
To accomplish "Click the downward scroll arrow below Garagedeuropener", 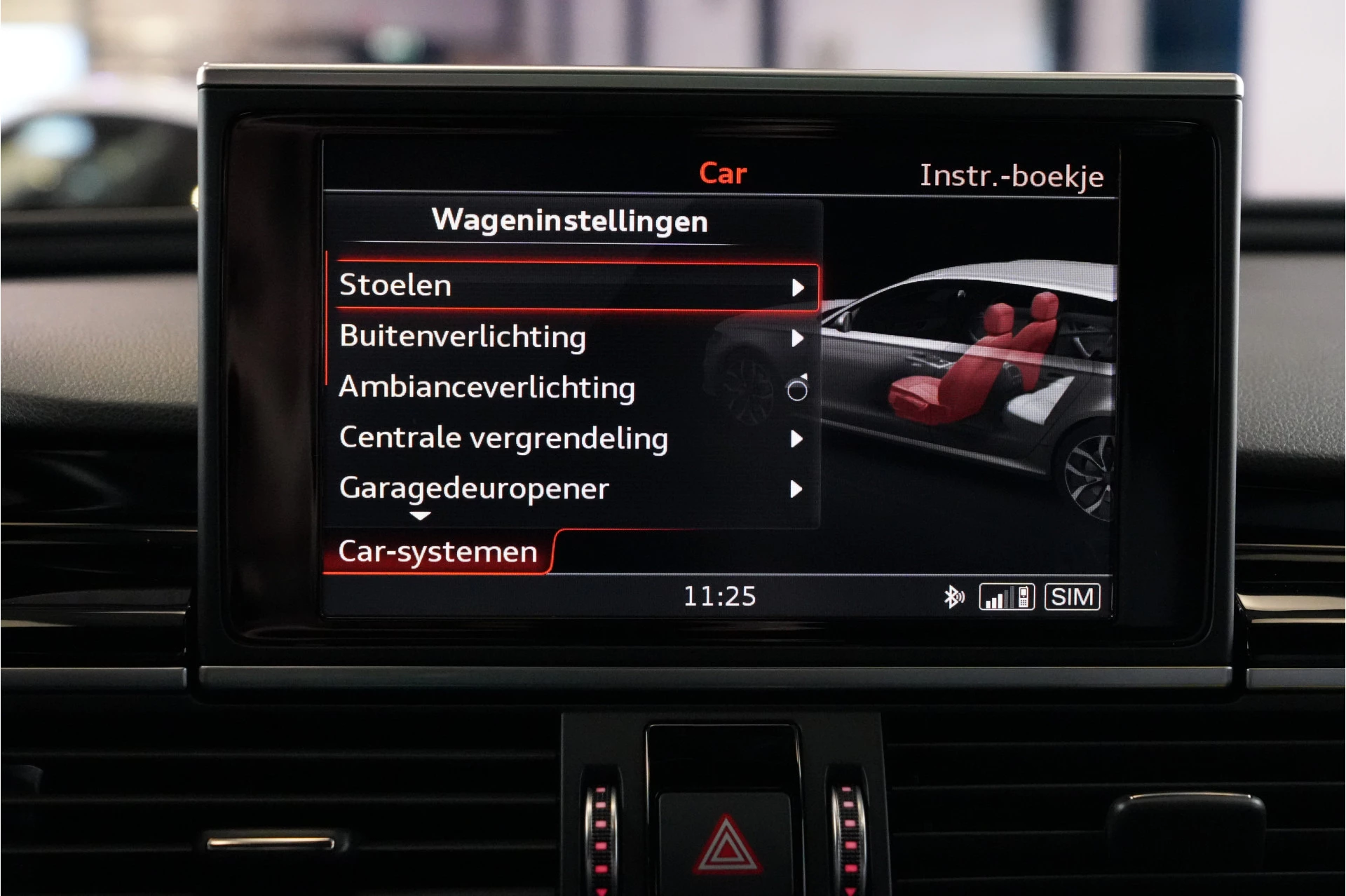I will tap(421, 517).
